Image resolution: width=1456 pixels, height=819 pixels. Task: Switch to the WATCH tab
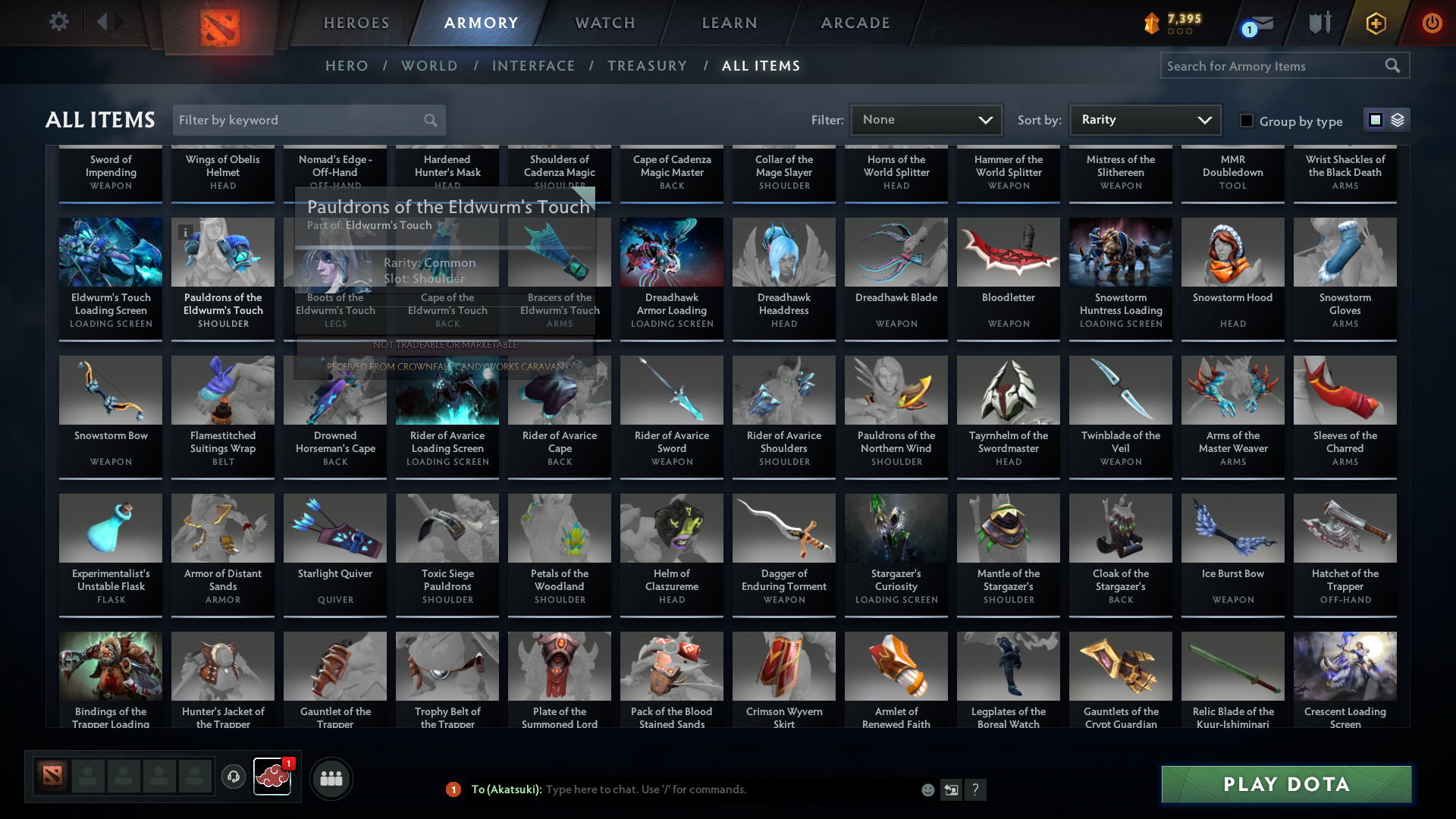pyautogui.click(x=604, y=23)
